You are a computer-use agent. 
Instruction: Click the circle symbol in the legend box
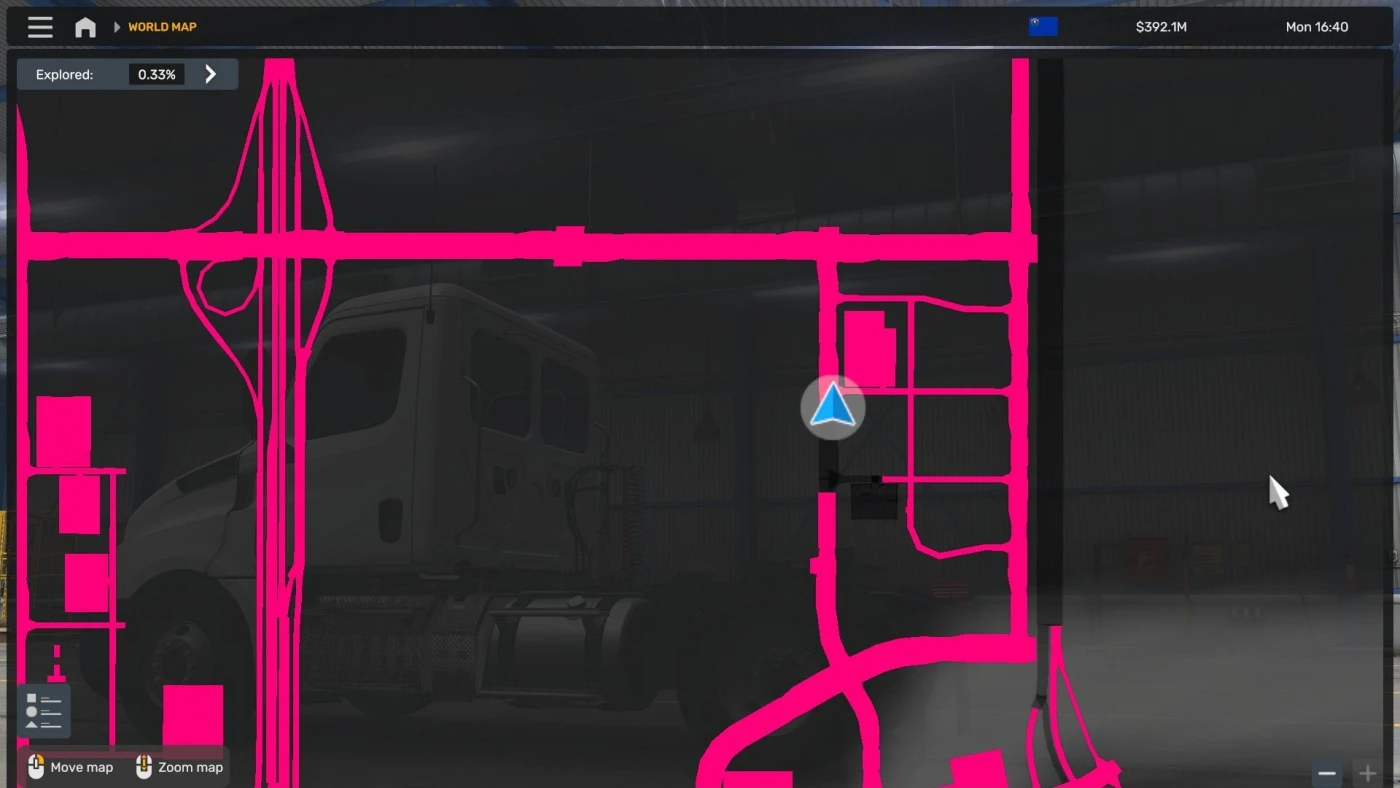[31, 711]
